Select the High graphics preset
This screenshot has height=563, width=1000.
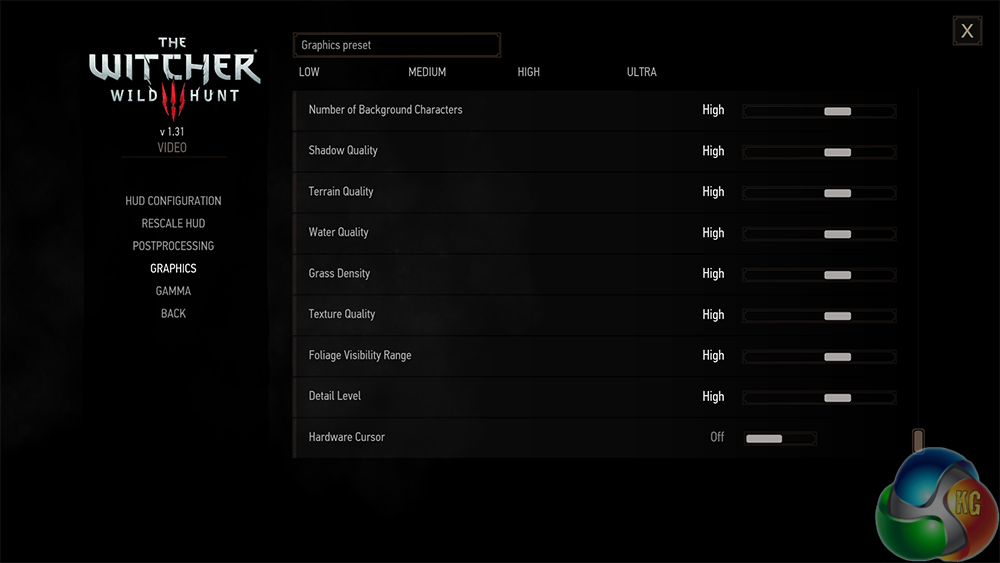[528, 72]
